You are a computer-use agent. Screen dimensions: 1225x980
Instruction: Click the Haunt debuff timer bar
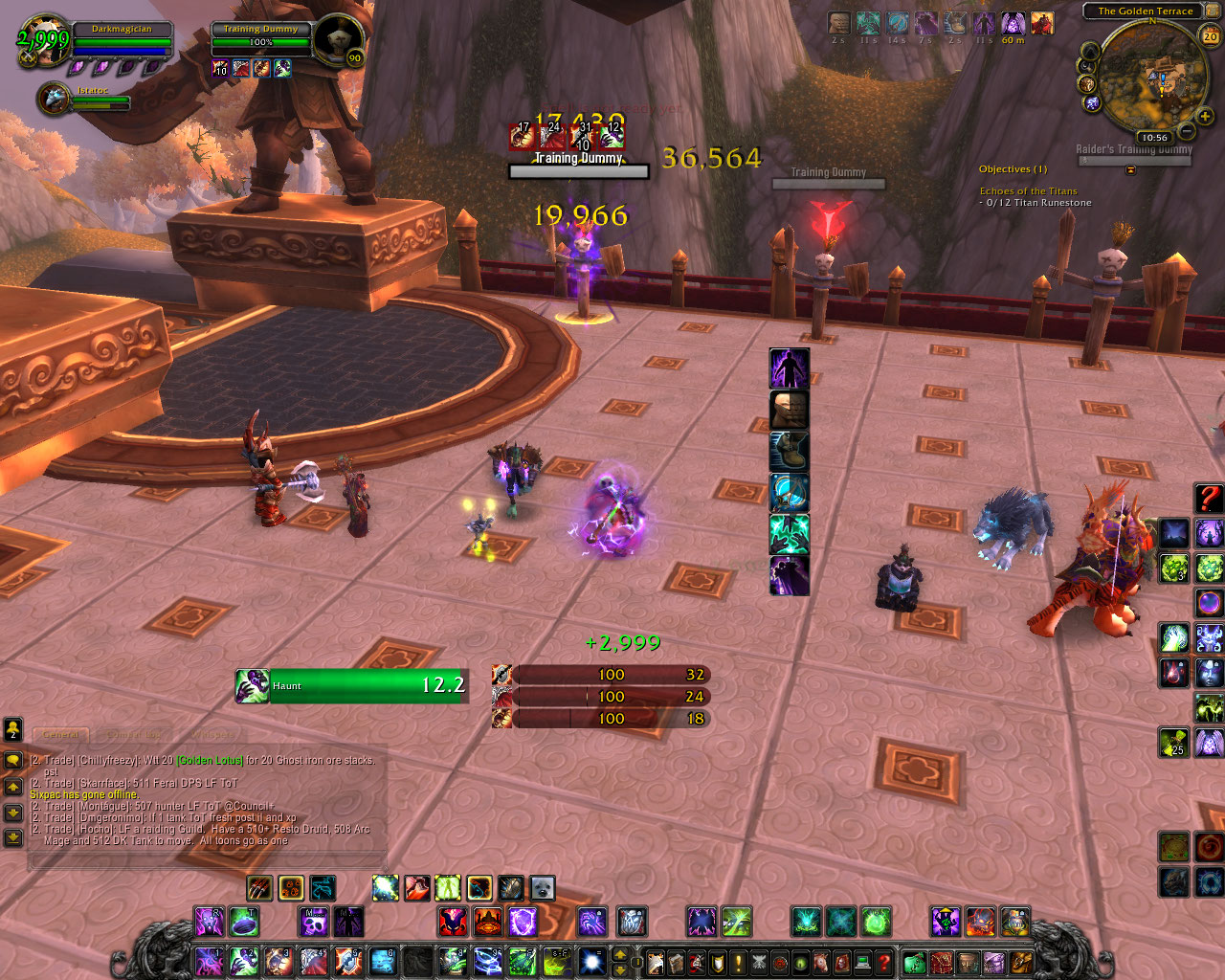tap(368, 685)
